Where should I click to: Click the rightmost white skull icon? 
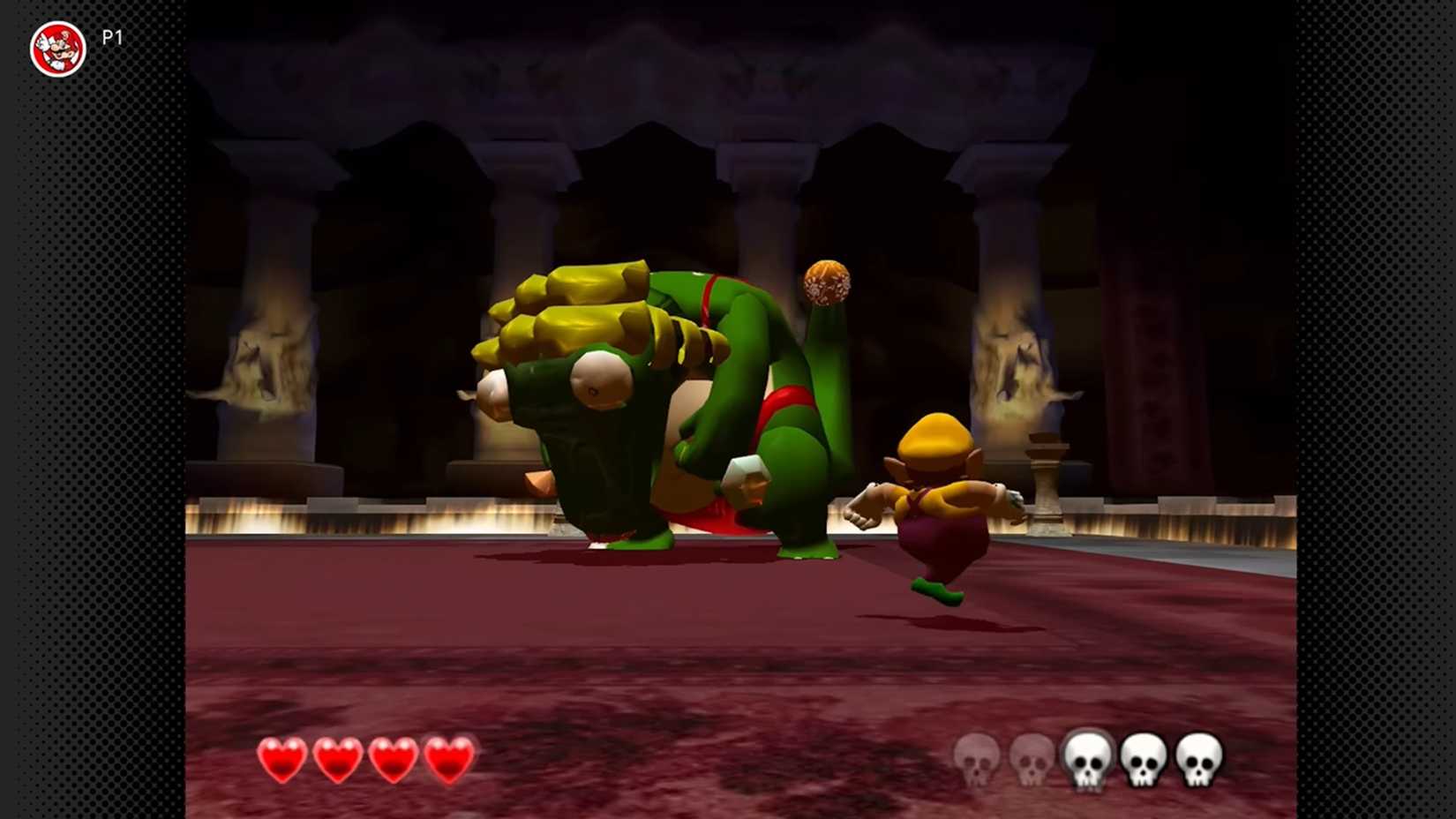click(1200, 761)
